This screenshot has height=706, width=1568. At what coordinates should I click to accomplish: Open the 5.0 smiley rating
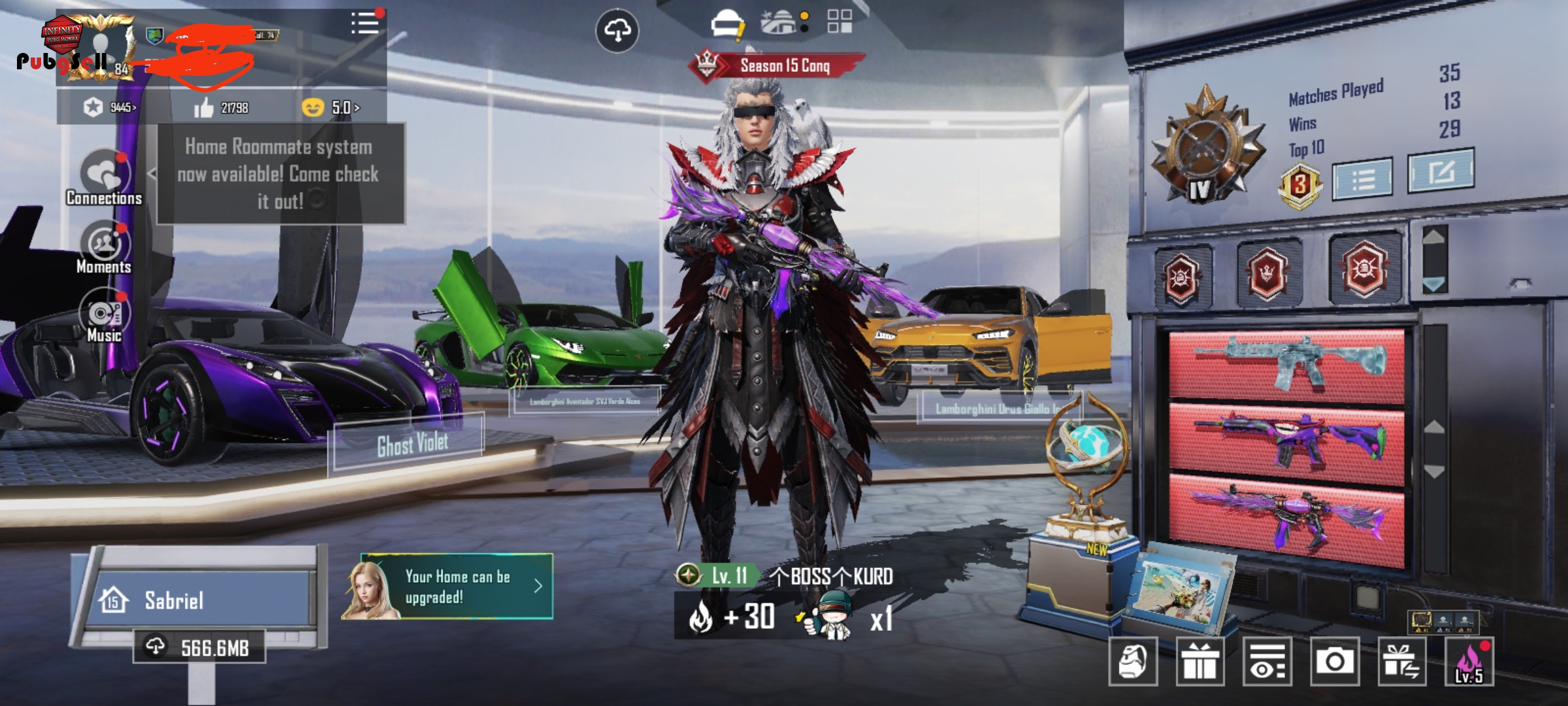point(332,107)
